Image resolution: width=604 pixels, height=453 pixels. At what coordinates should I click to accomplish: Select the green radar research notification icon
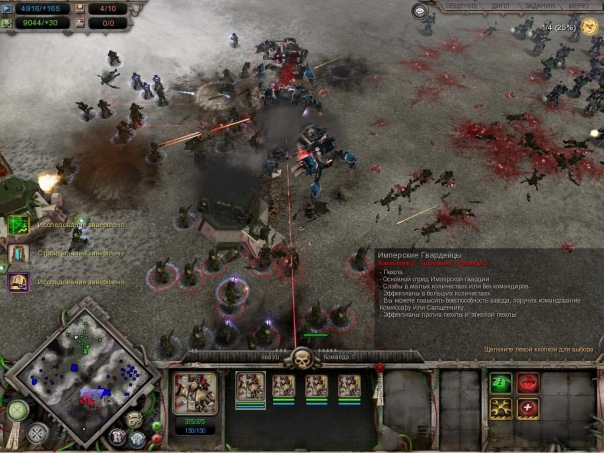point(19,225)
